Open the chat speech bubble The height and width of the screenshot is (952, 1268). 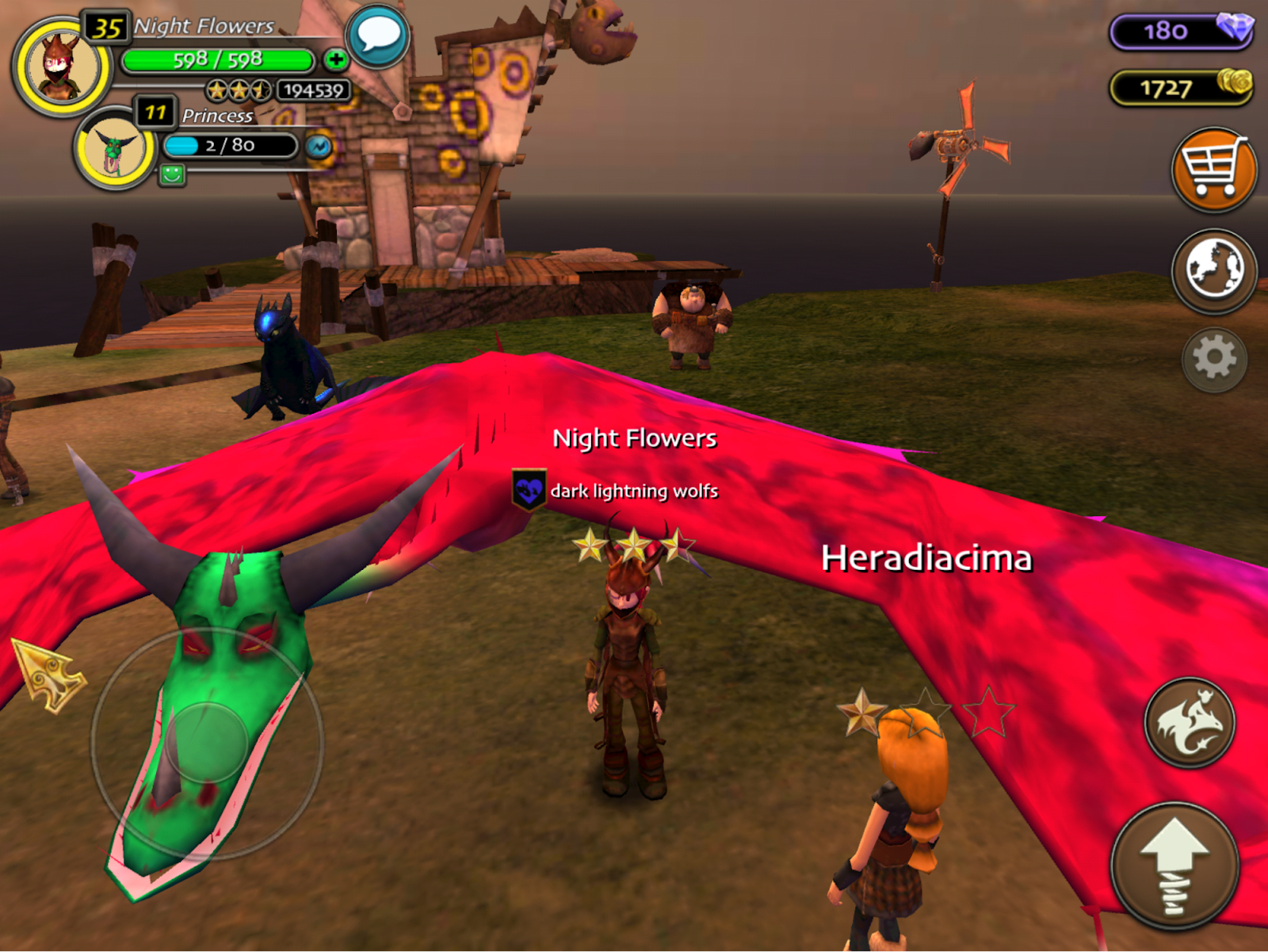(378, 36)
